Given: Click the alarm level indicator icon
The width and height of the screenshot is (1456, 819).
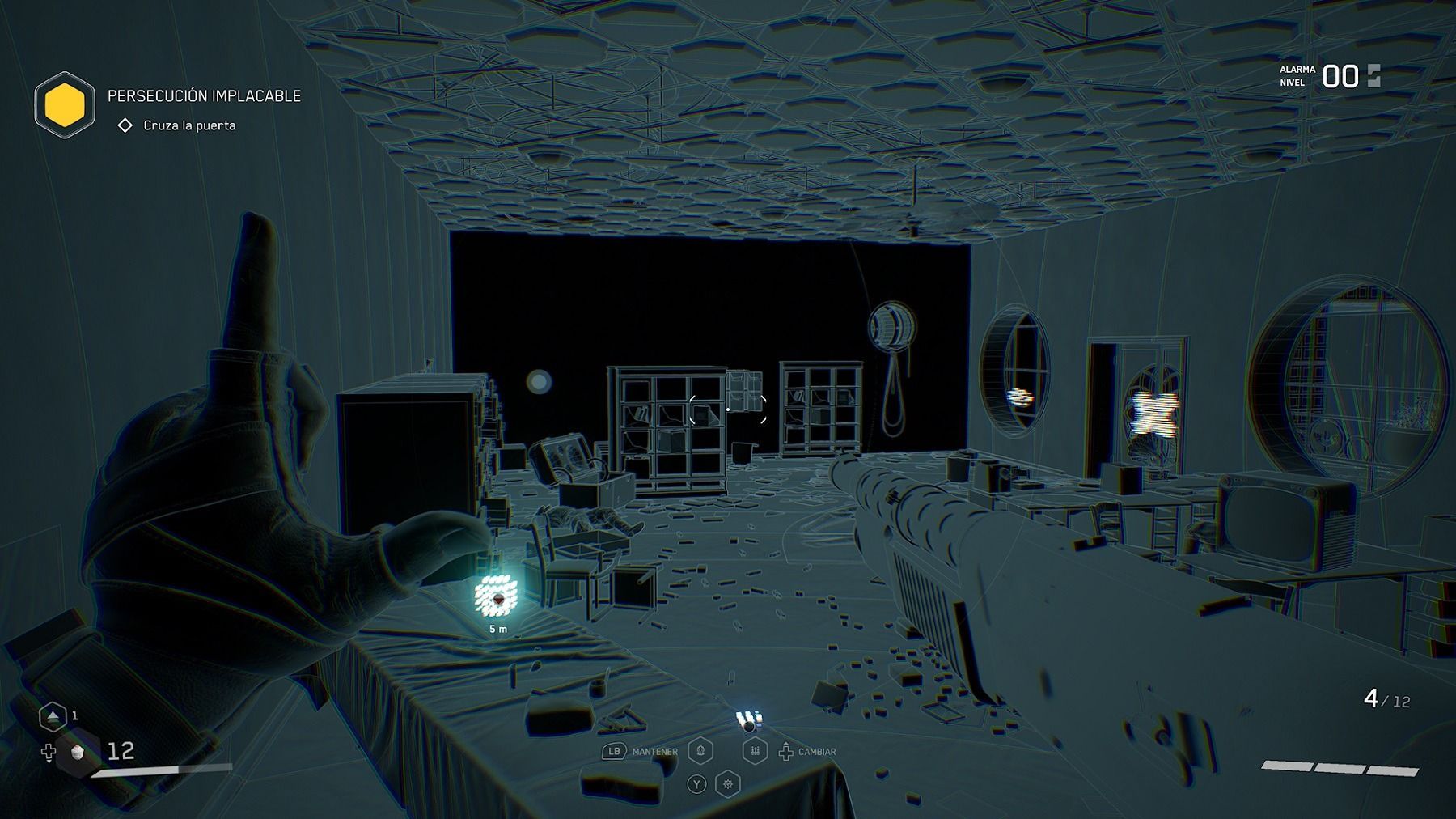Looking at the screenshot, I should coord(1373,76).
